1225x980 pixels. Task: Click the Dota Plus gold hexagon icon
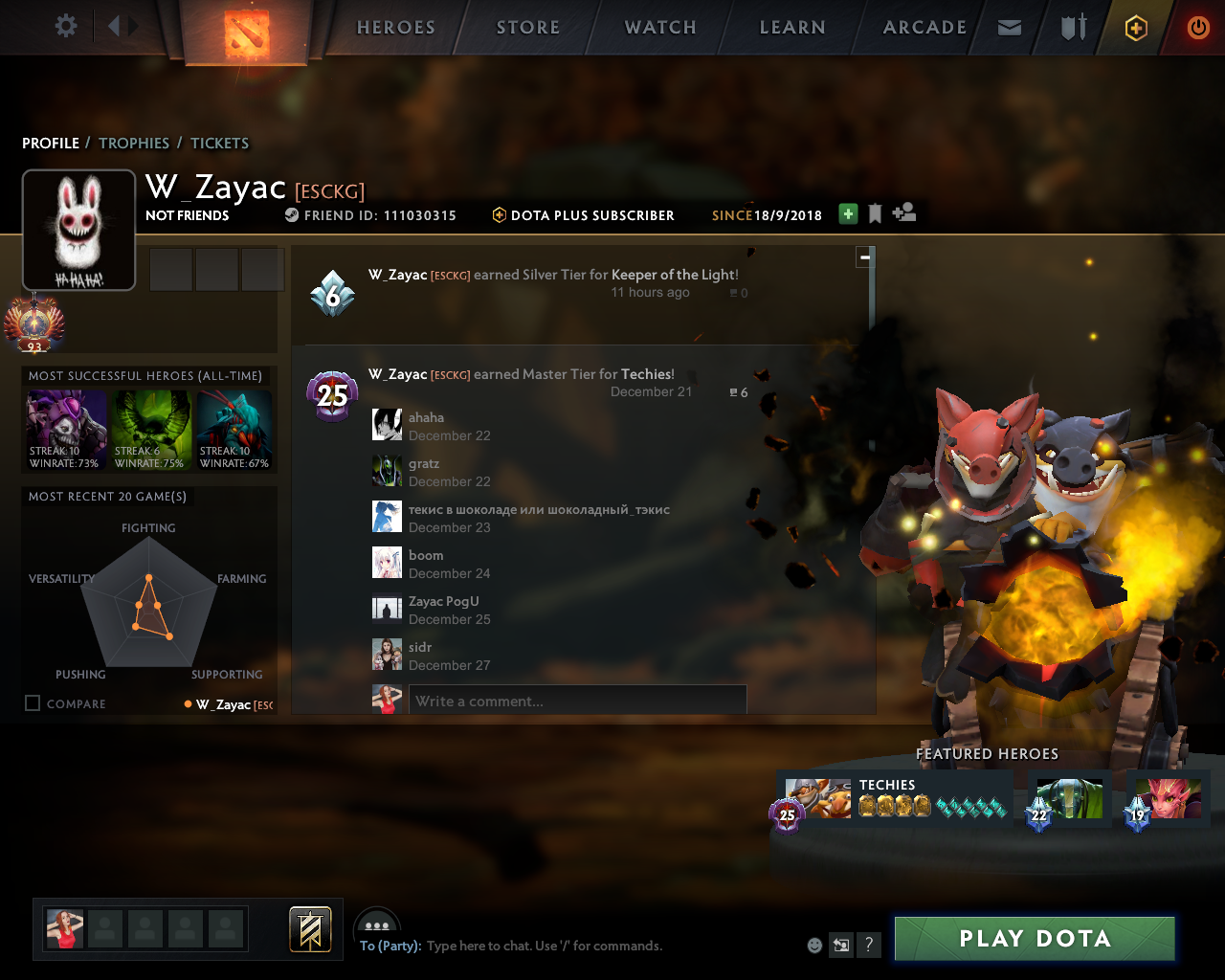(1136, 29)
